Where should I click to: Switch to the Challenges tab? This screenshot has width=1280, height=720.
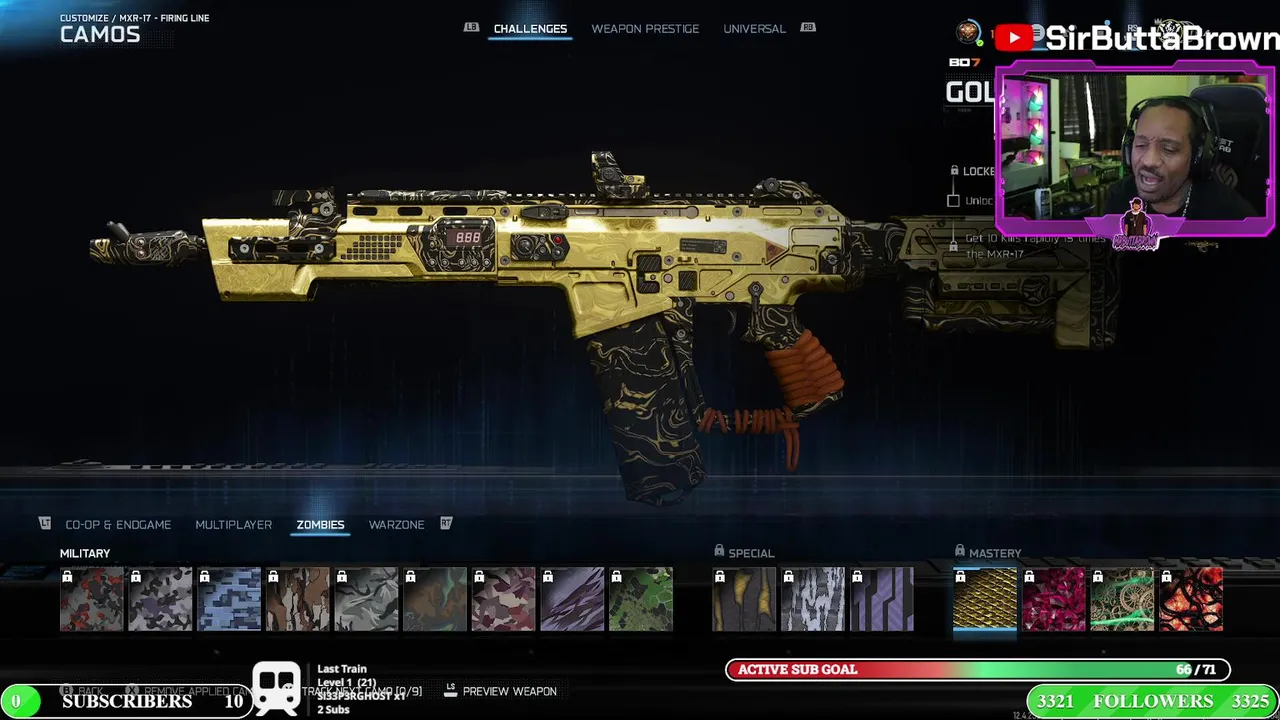pos(530,28)
